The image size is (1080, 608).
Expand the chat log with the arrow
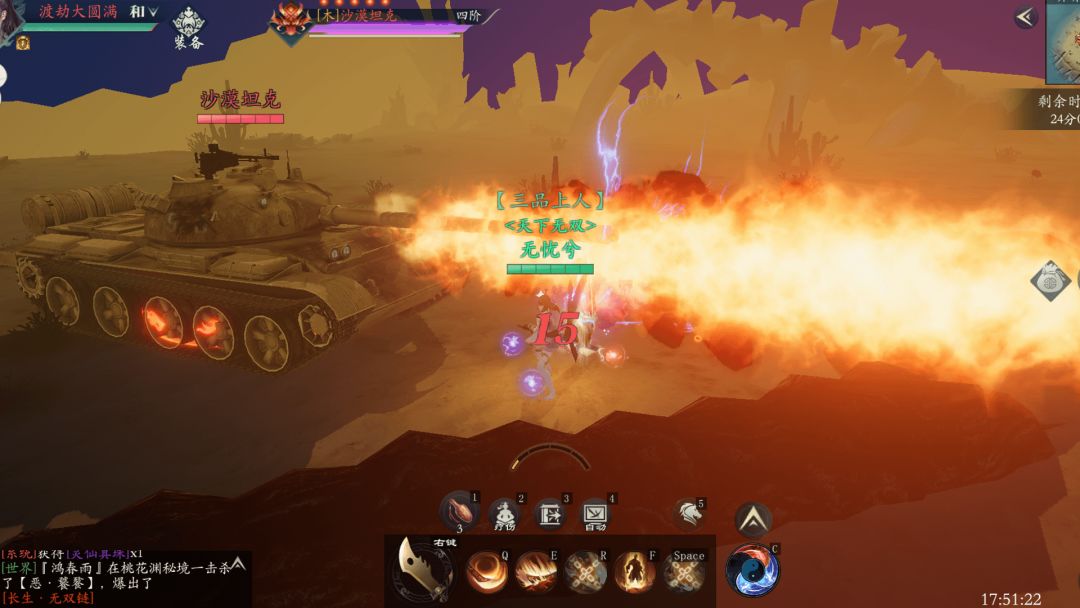point(238,564)
